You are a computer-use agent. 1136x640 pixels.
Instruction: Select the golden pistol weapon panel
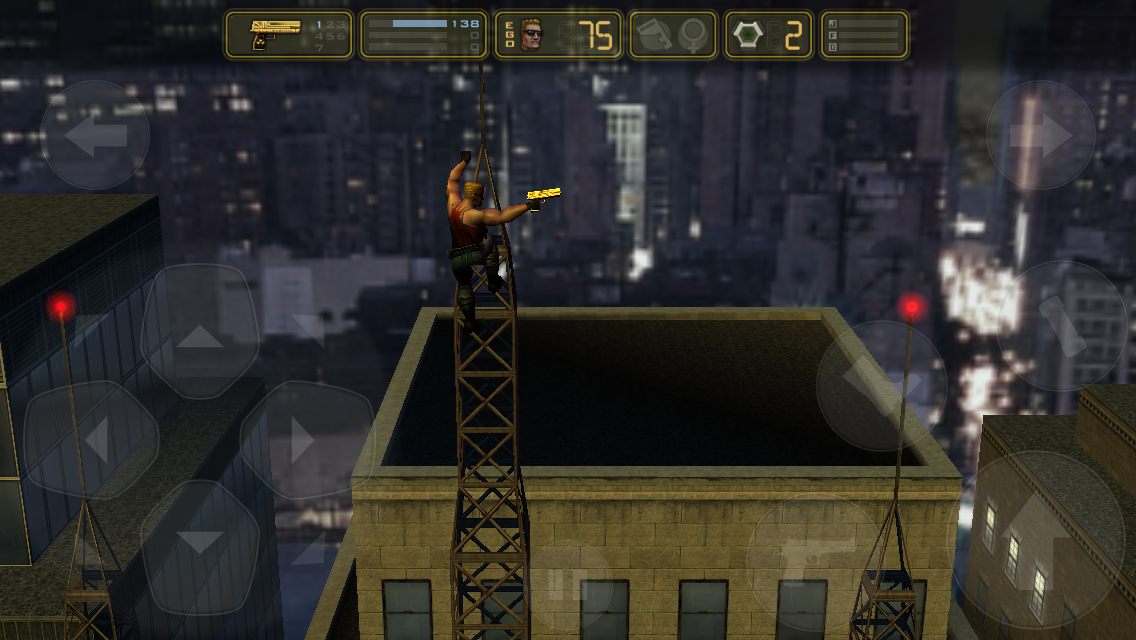pos(289,35)
